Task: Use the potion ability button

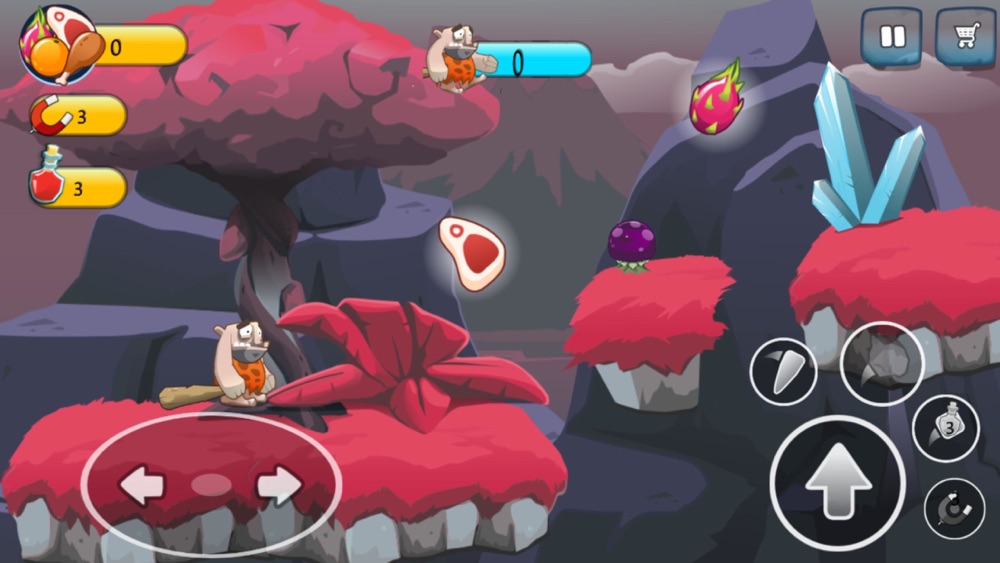Action: click(x=946, y=428)
